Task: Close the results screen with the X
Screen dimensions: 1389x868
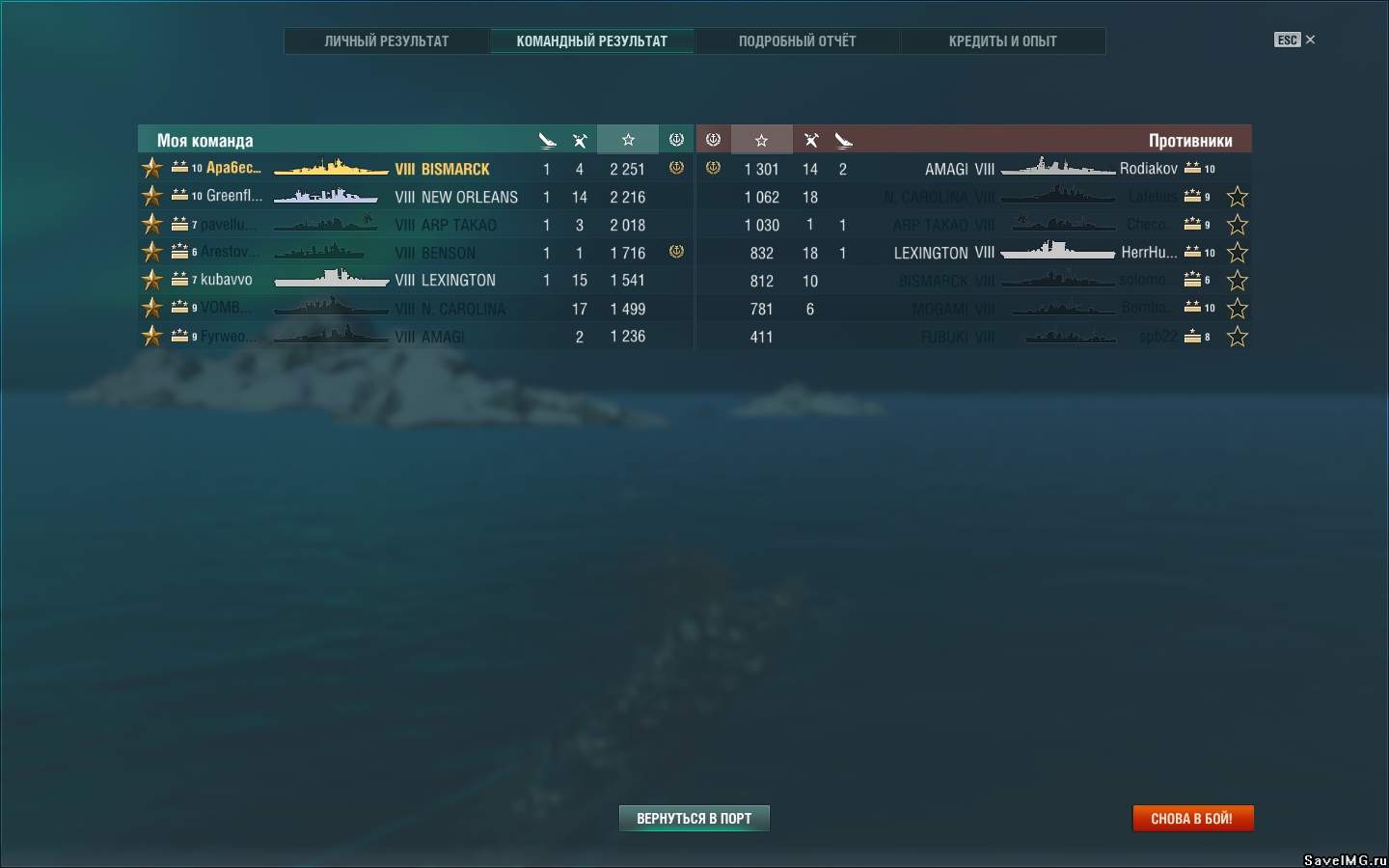Action: click(1310, 40)
